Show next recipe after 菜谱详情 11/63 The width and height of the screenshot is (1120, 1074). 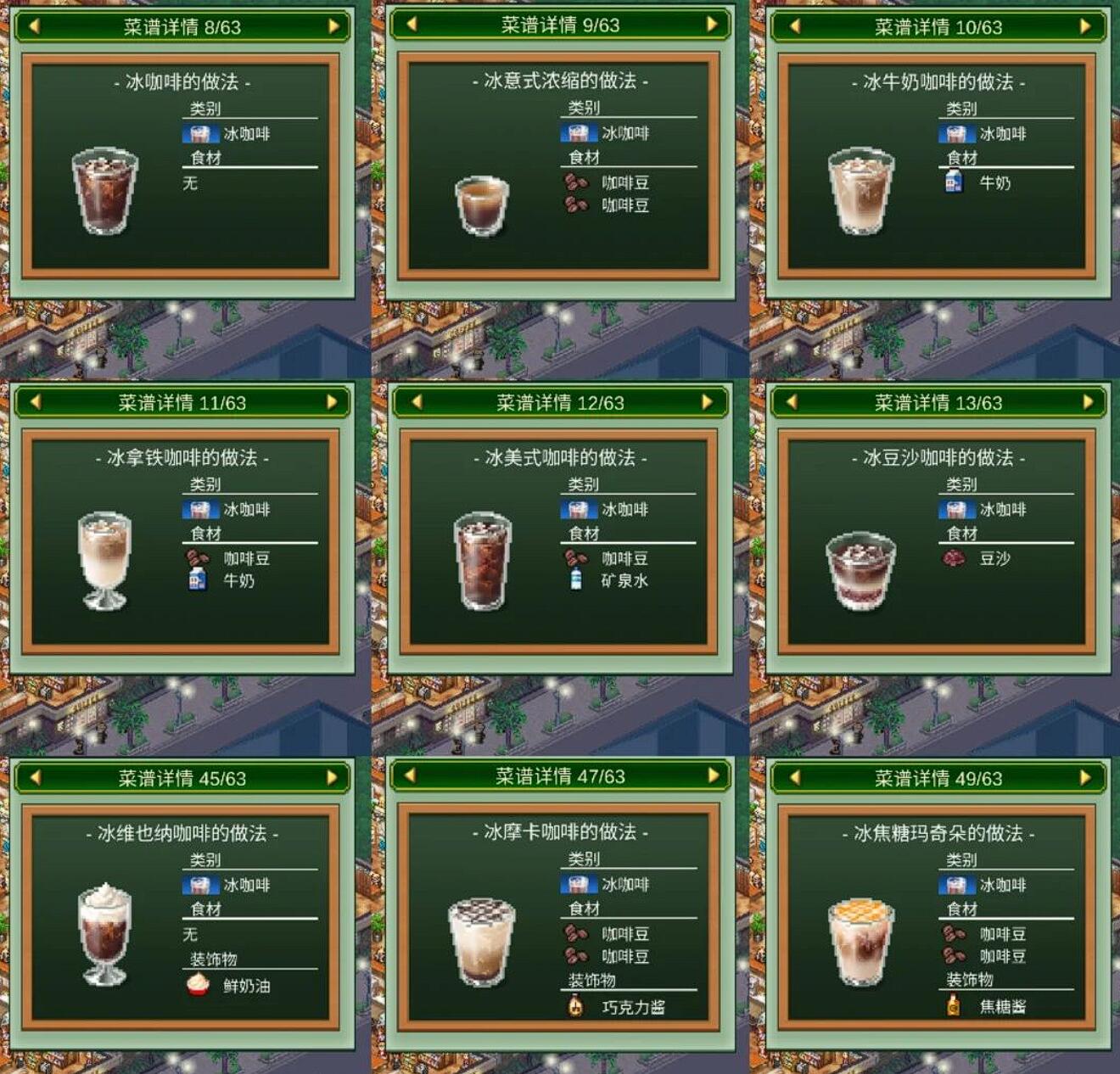pos(332,402)
